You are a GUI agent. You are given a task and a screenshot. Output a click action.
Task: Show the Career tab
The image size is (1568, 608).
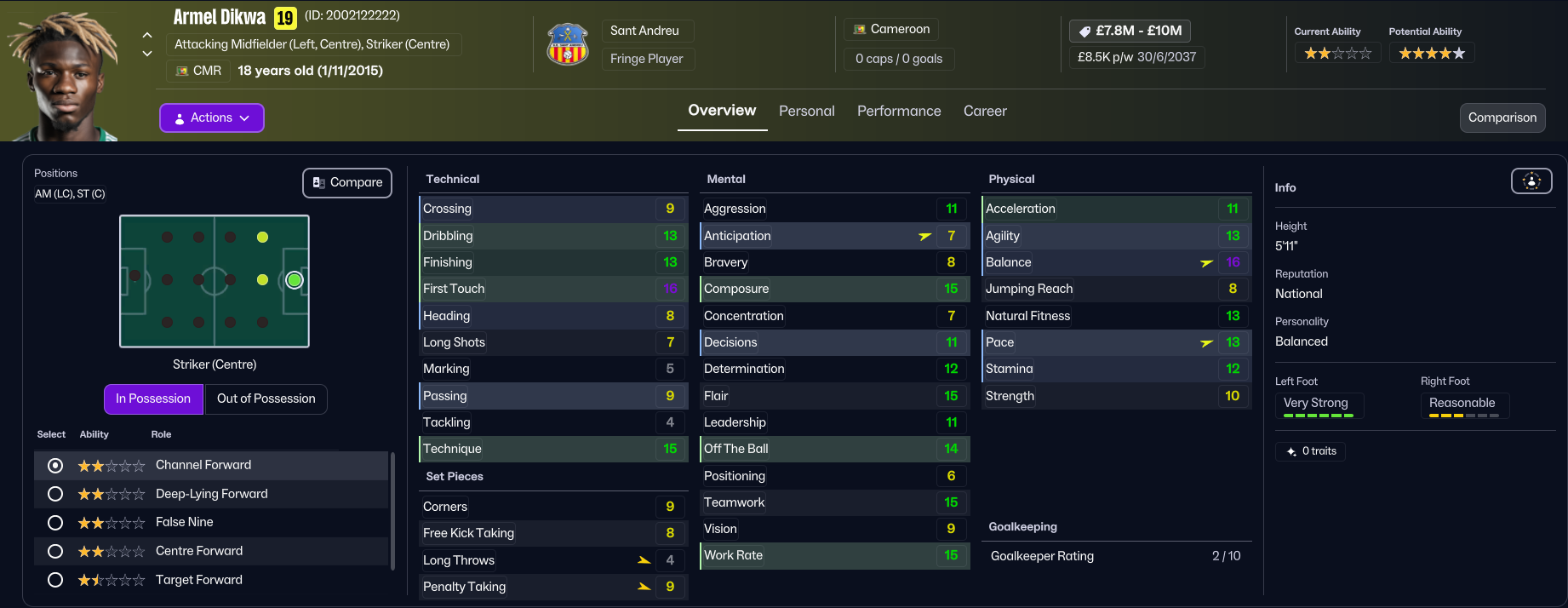[x=985, y=111]
